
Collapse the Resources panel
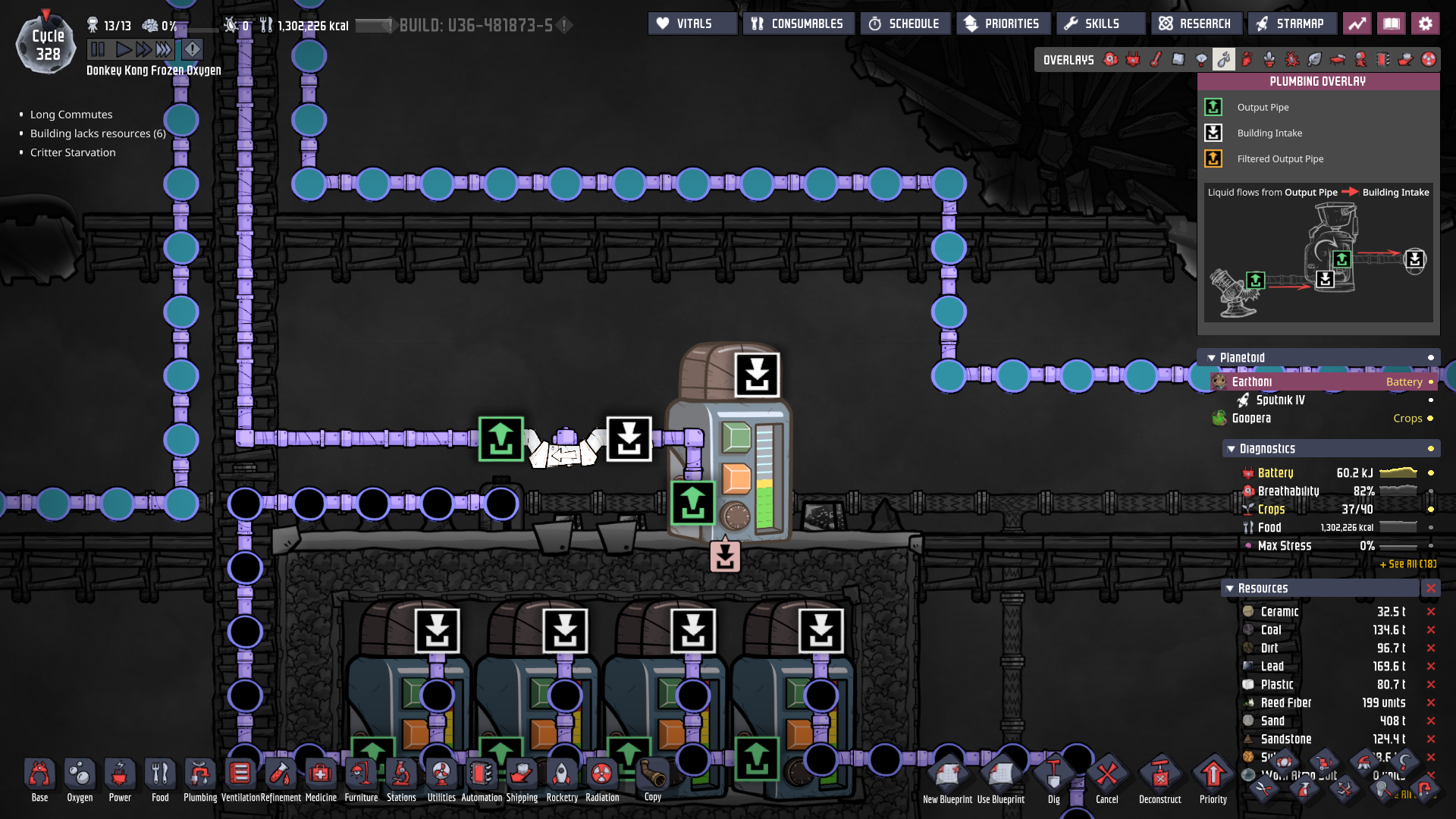point(1231,588)
